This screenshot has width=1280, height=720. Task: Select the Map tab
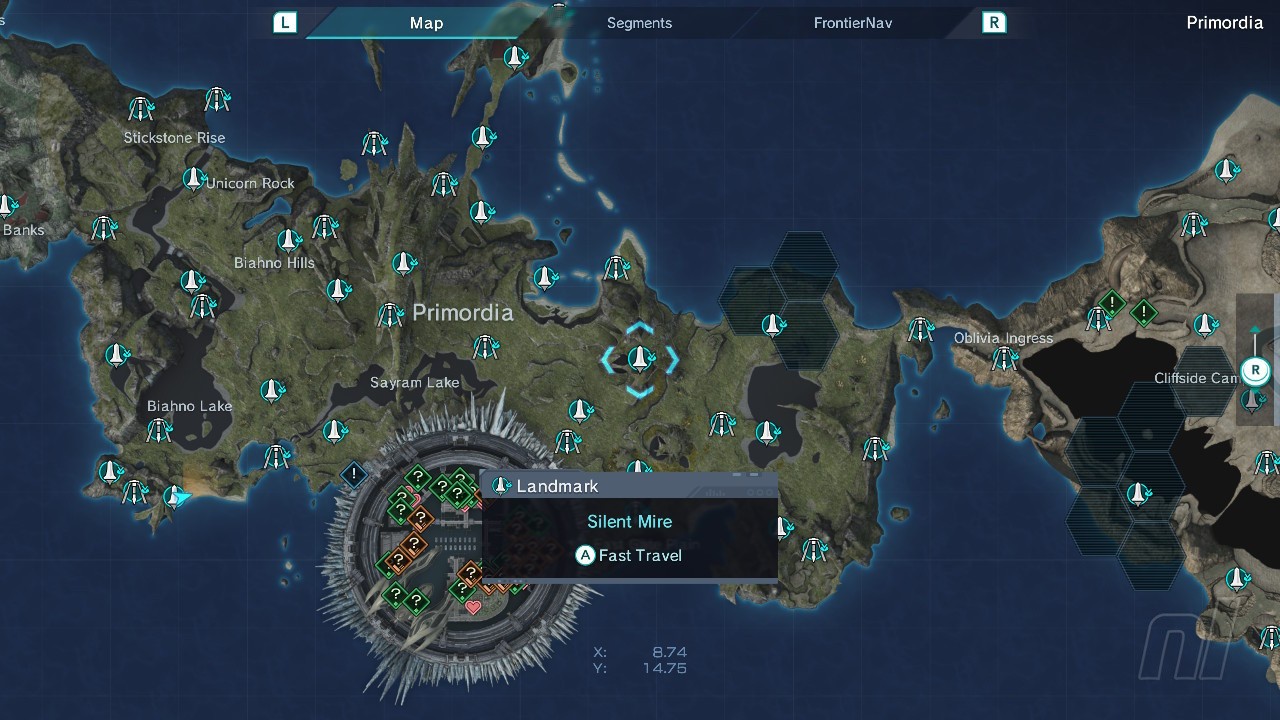[426, 23]
